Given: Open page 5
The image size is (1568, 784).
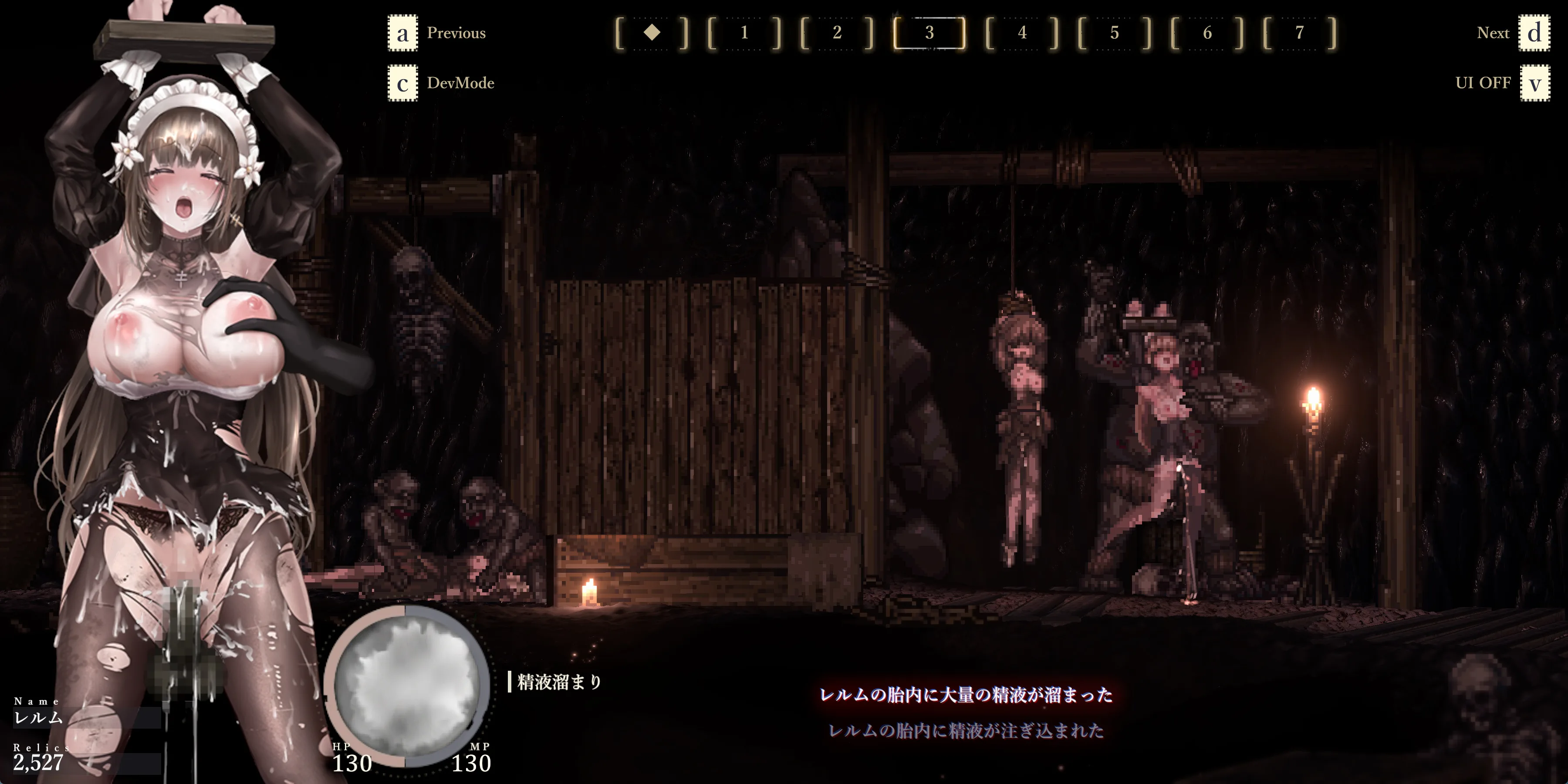Looking at the screenshot, I should point(1115,33).
